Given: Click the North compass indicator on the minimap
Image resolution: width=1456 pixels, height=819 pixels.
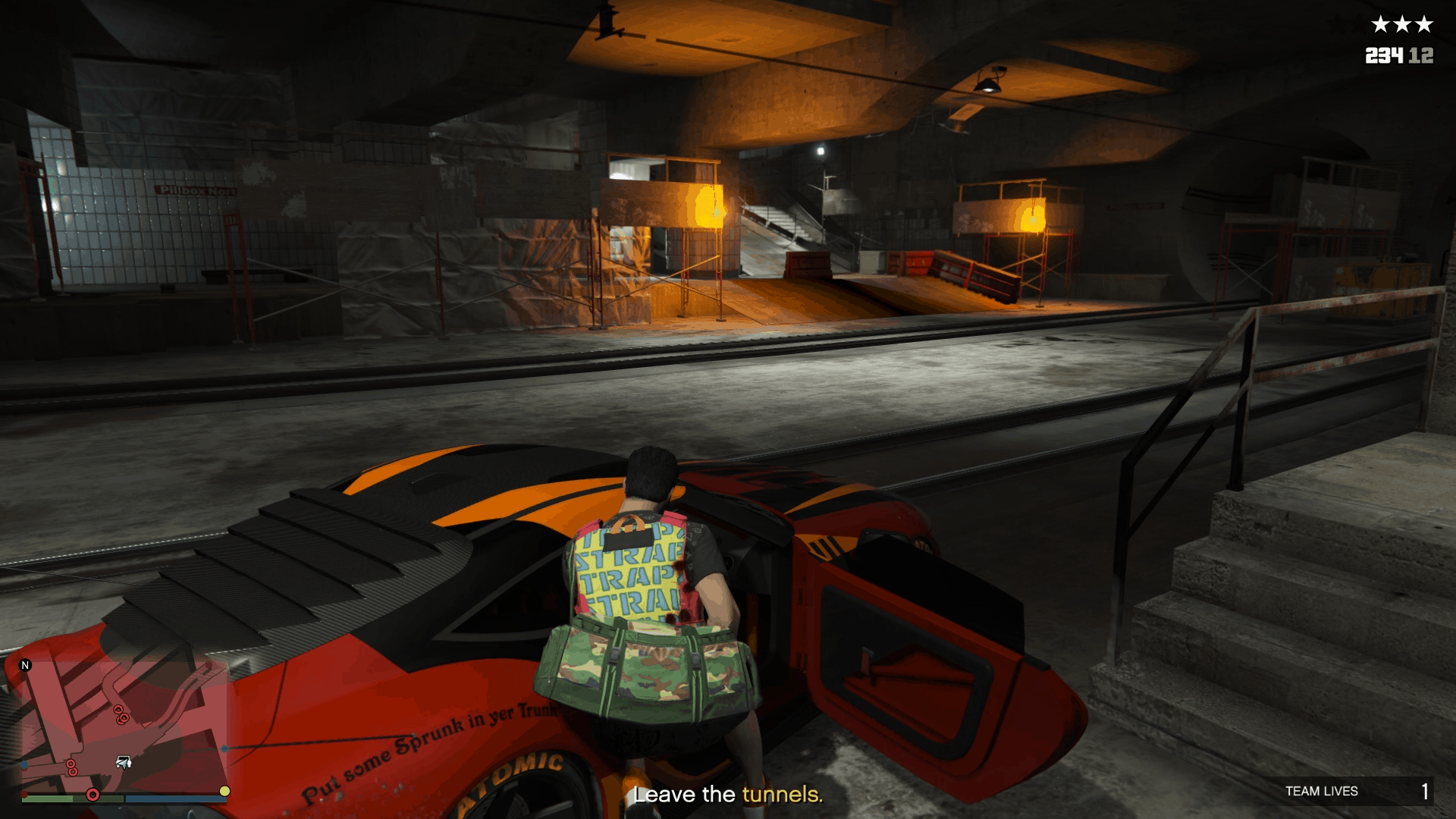Looking at the screenshot, I should coord(25,665).
